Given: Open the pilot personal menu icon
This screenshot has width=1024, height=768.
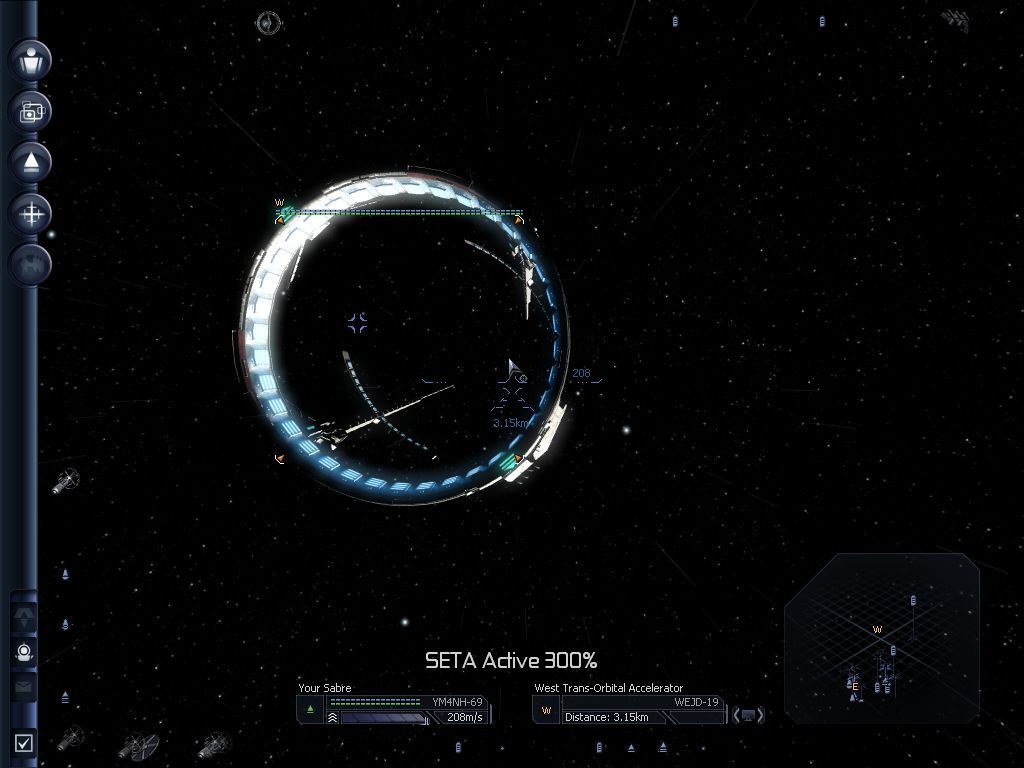Looking at the screenshot, I should (x=31, y=61).
